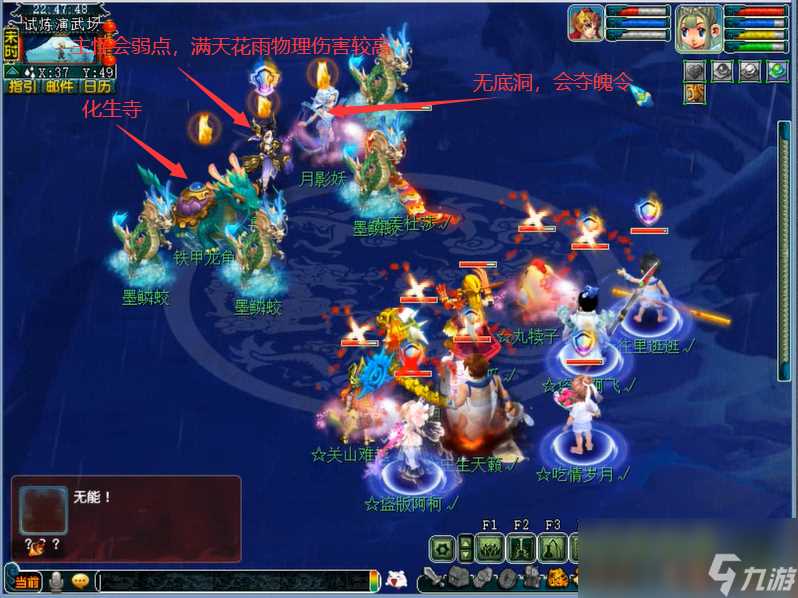Collapse the minimap with the triangle arrow
This screenshot has height=598, width=798.
pos(10,71)
